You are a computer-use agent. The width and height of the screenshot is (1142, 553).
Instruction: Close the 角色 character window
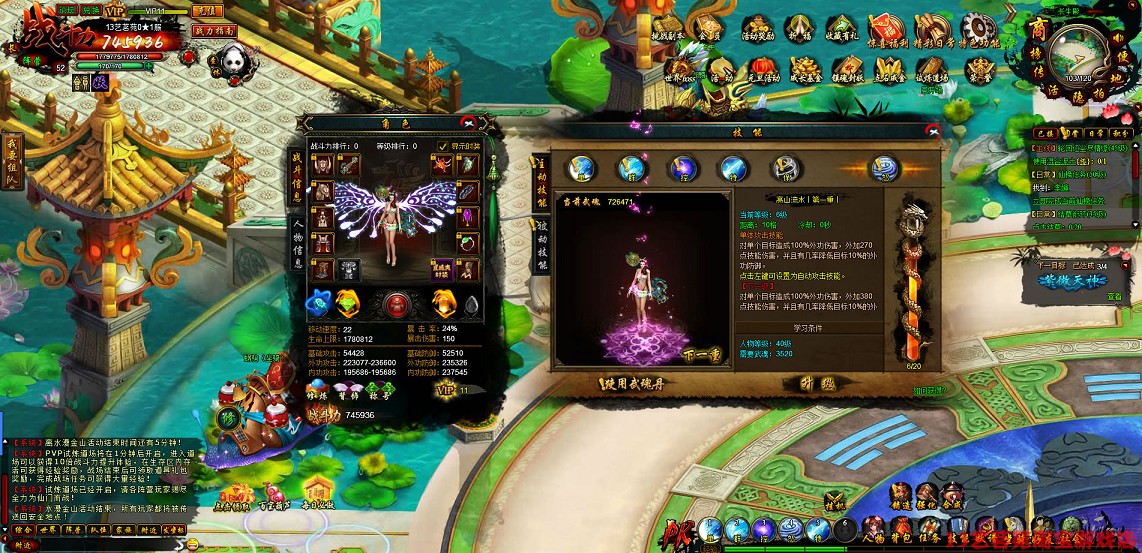click(x=467, y=122)
